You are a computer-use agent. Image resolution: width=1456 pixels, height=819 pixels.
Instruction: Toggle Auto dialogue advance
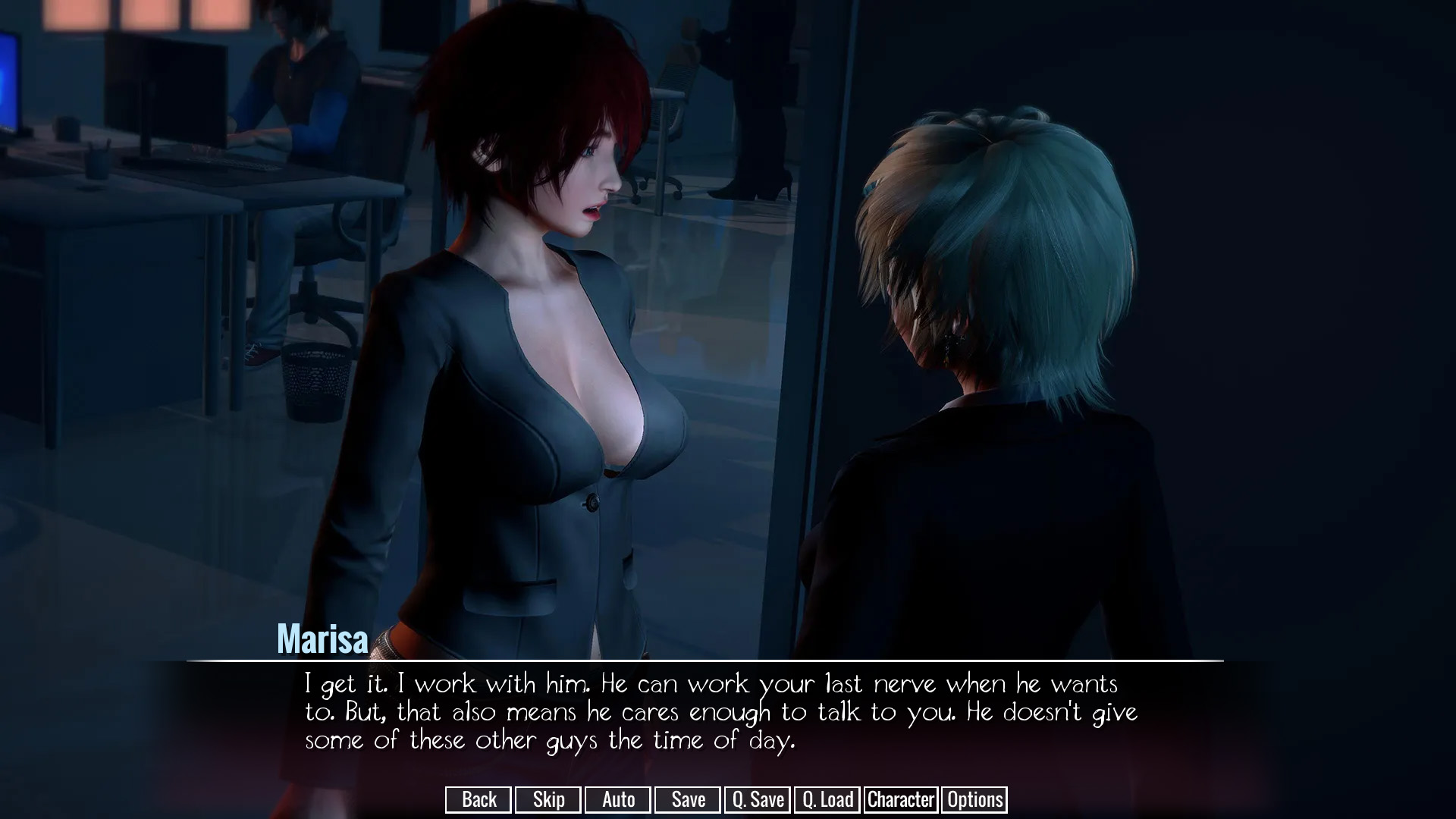pos(618,799)
